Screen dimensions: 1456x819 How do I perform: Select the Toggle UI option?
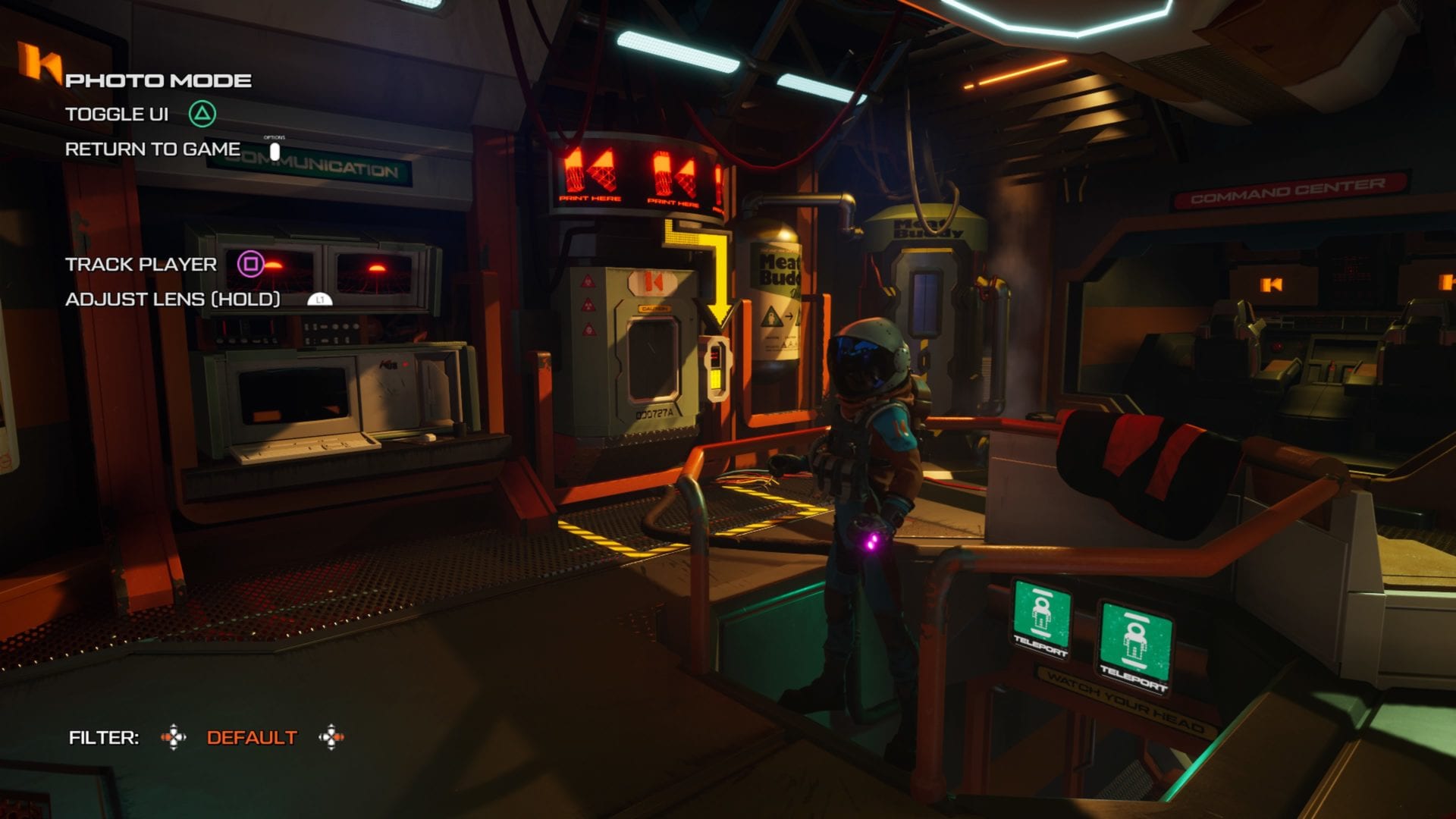117,115
